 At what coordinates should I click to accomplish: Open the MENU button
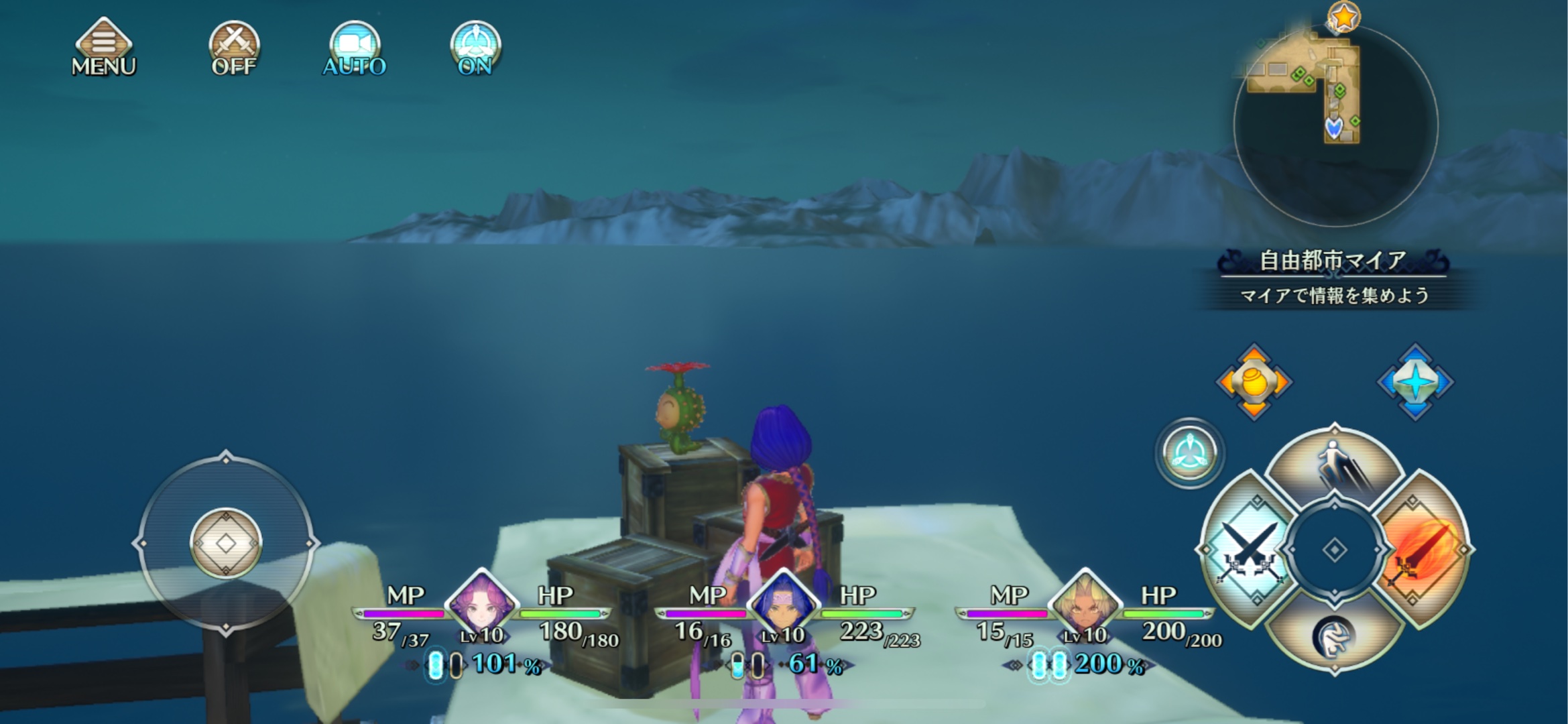click(x=103, y=48)
